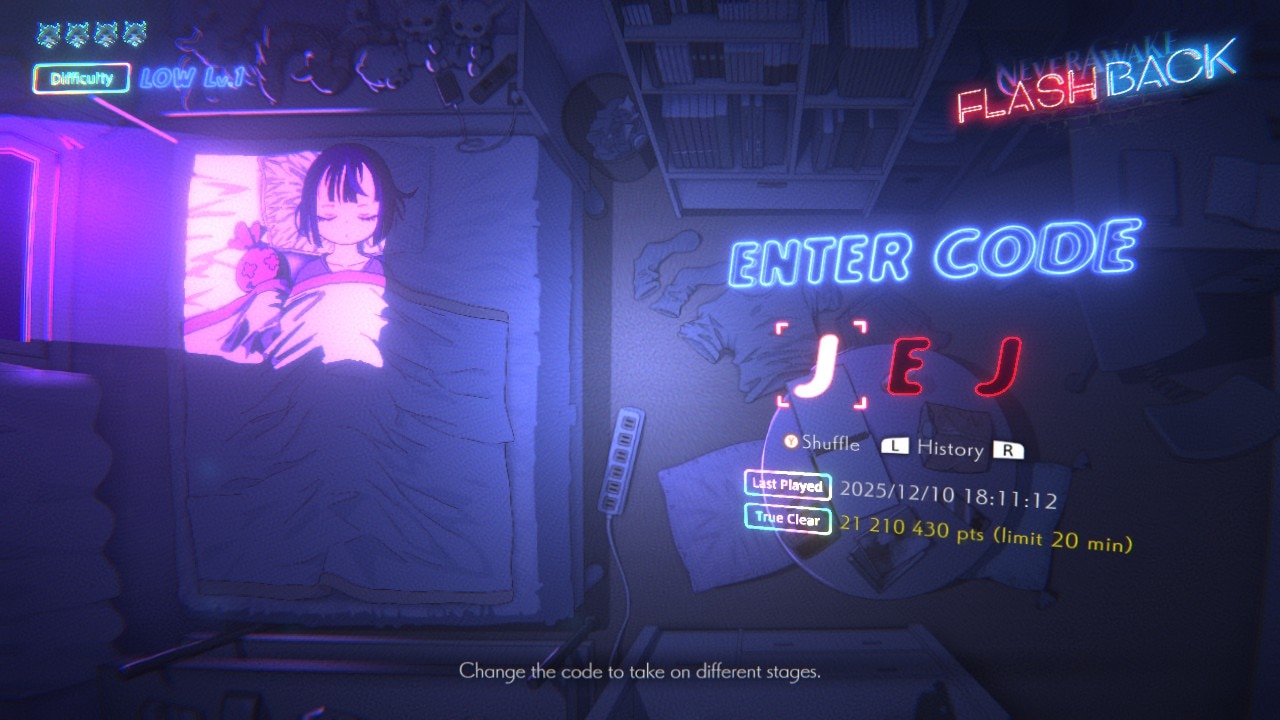Viewport: 1280px width, 720px height.
Task: Open the code History
Action: 950,448
